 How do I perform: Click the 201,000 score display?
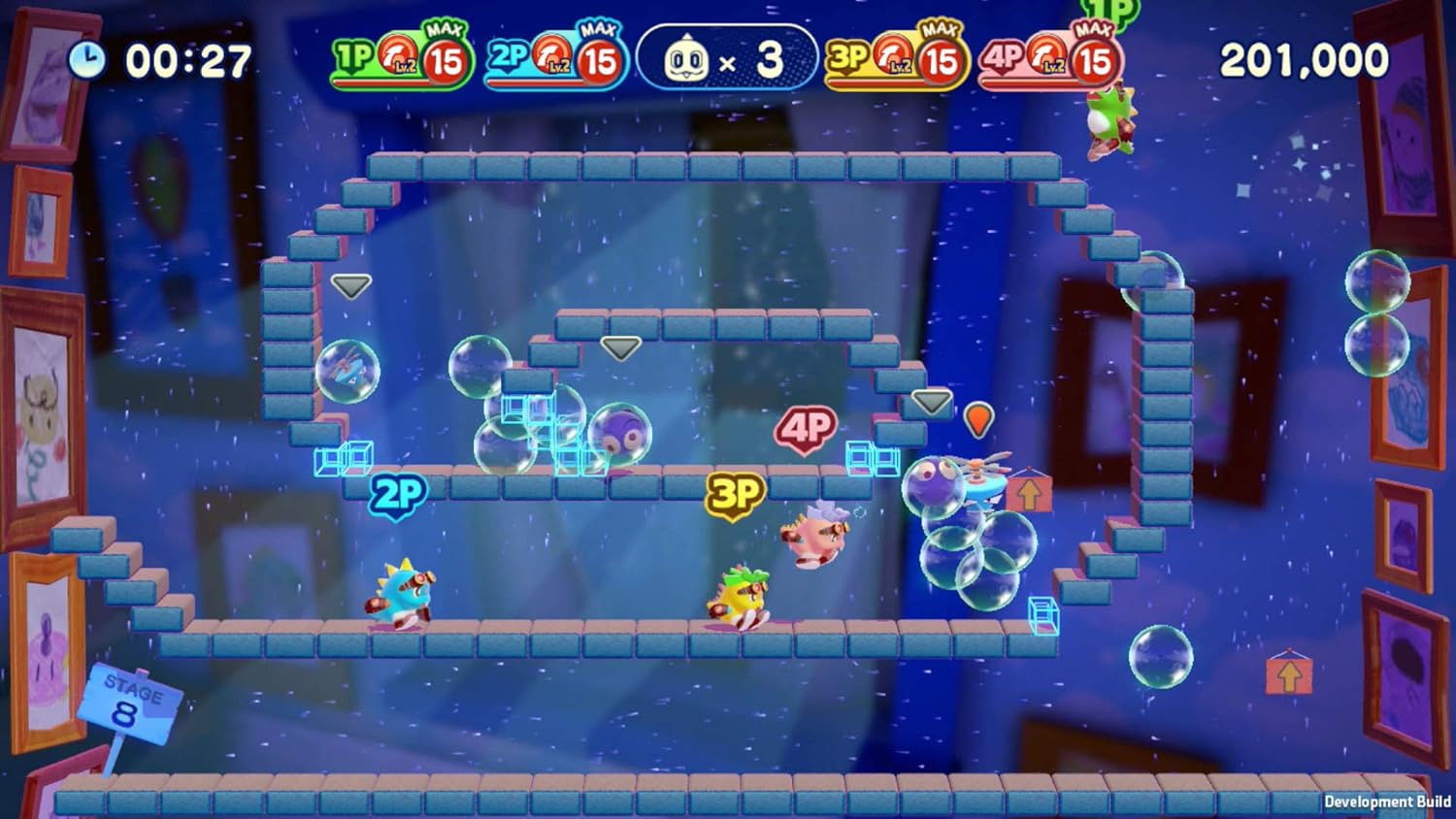(x=1306, y=58)
